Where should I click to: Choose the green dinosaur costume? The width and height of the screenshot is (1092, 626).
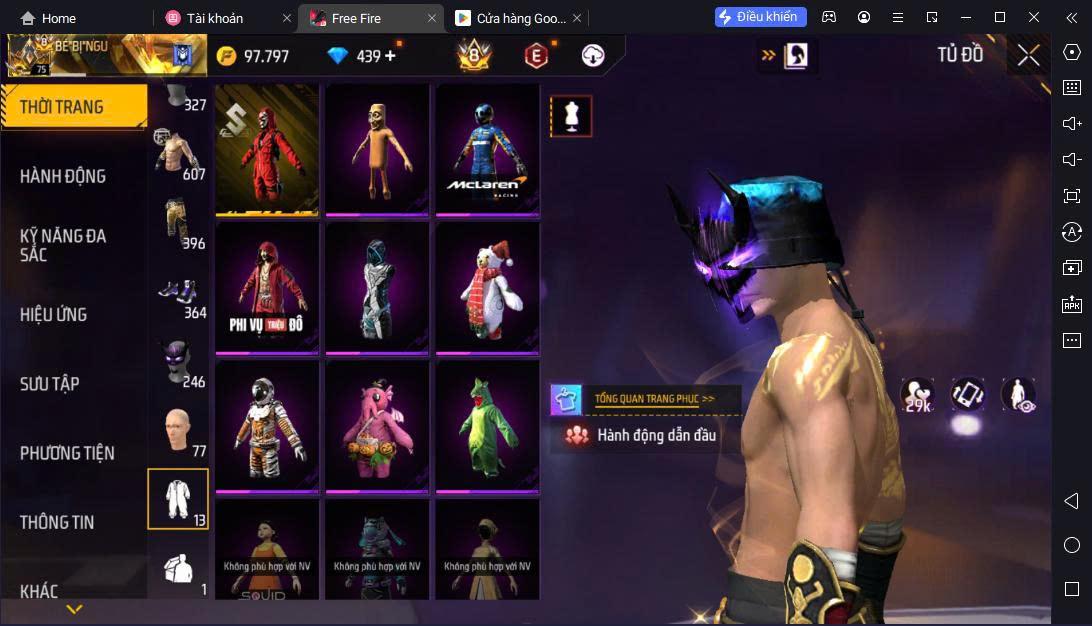487,424
